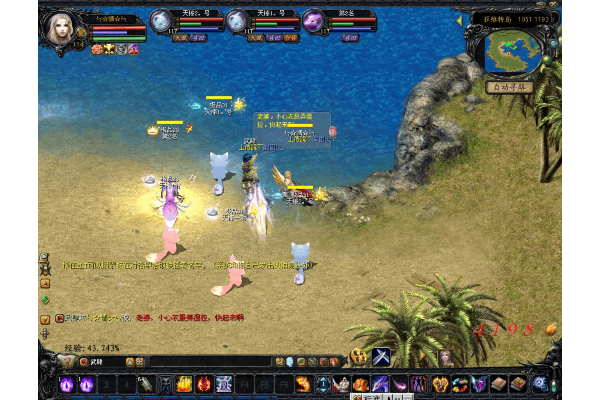Screen dimensions: 600x400
Task: Click the 自动寻路 auto-pathfinding button
Action: click(507, 87)
